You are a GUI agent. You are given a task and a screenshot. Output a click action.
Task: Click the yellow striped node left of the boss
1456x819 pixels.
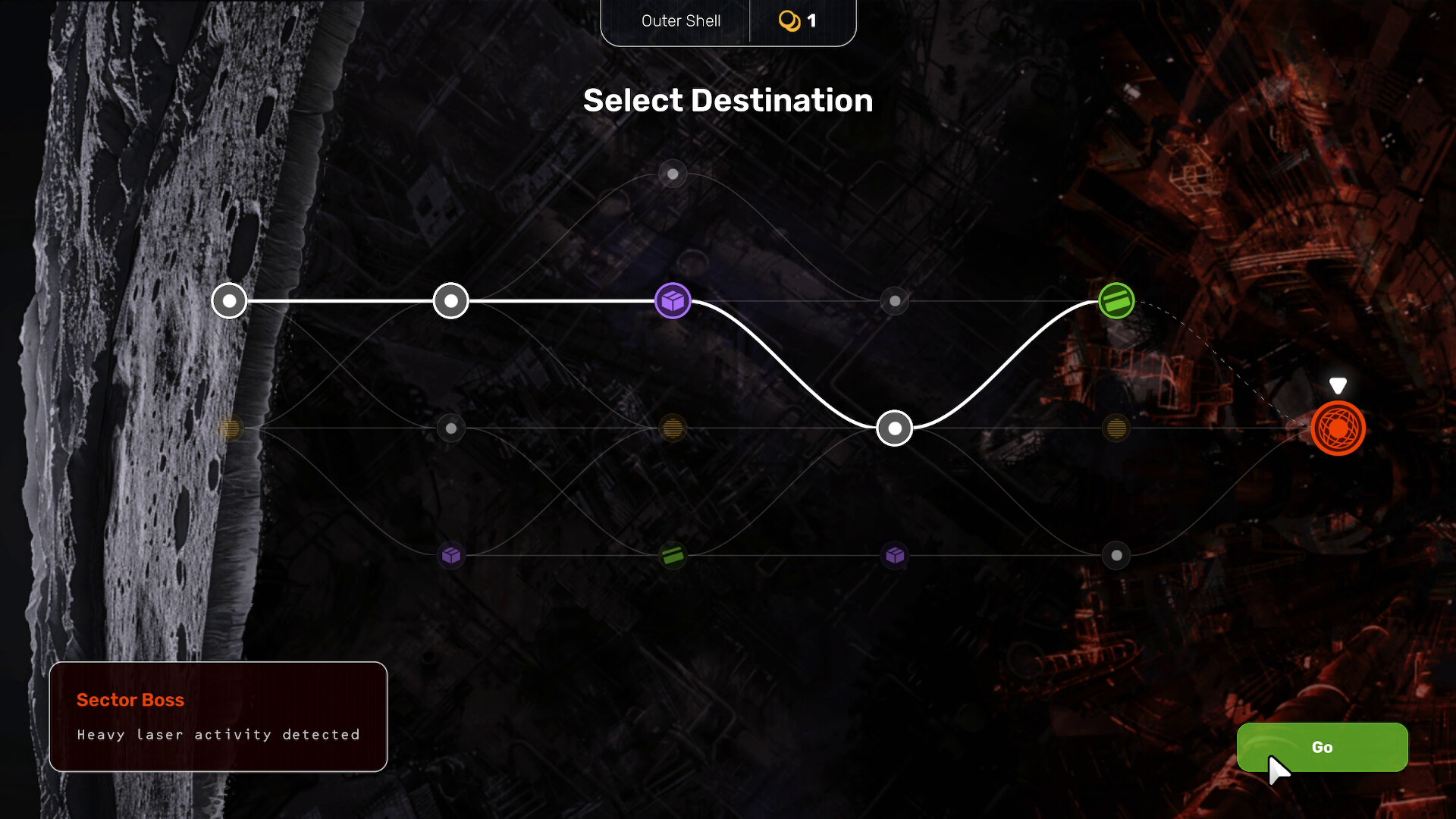click(1116, 428)
